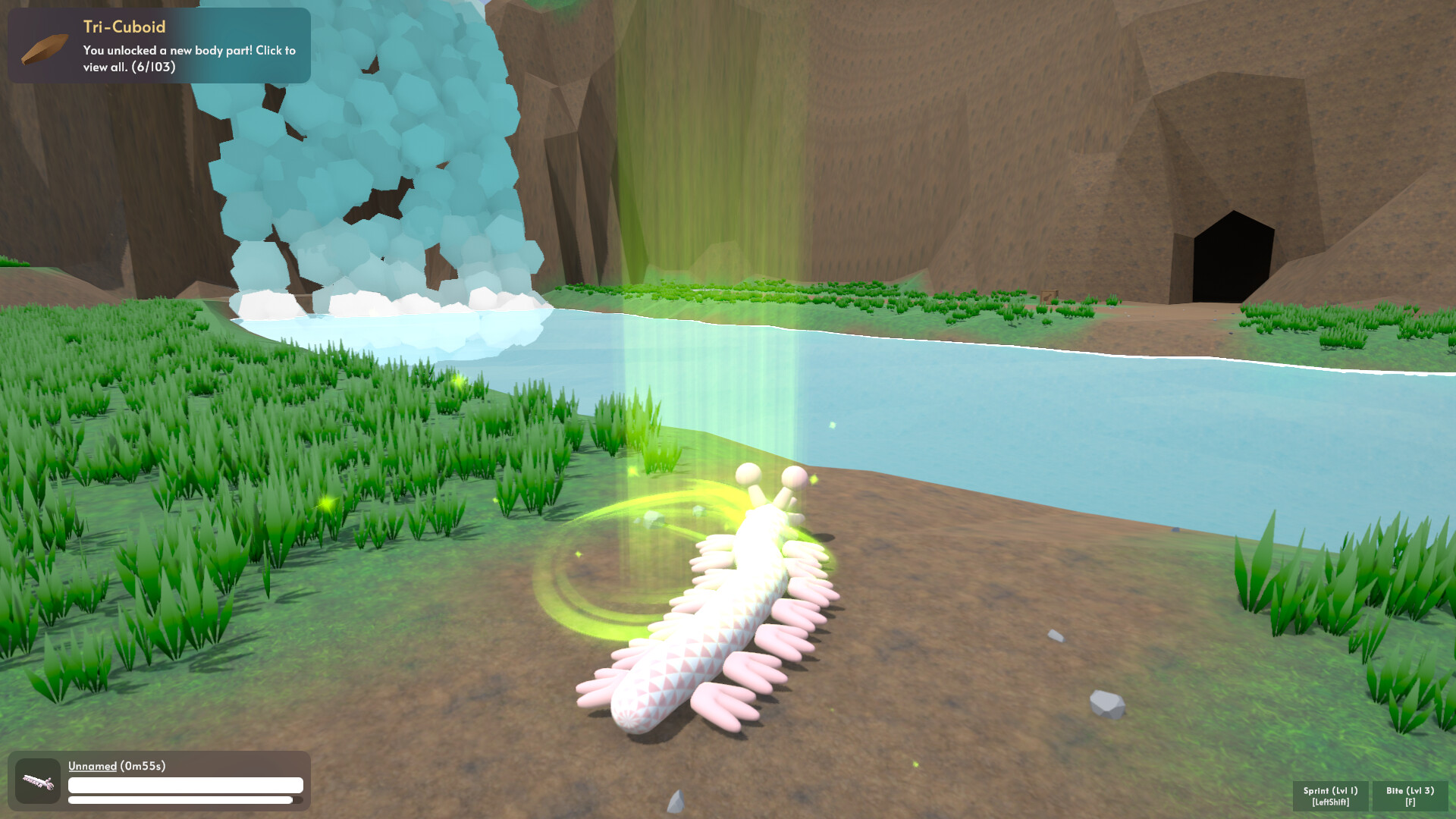Click the full health bar under the creature name
This screenshot has width=1456, height=819.
tap(184, 785)
